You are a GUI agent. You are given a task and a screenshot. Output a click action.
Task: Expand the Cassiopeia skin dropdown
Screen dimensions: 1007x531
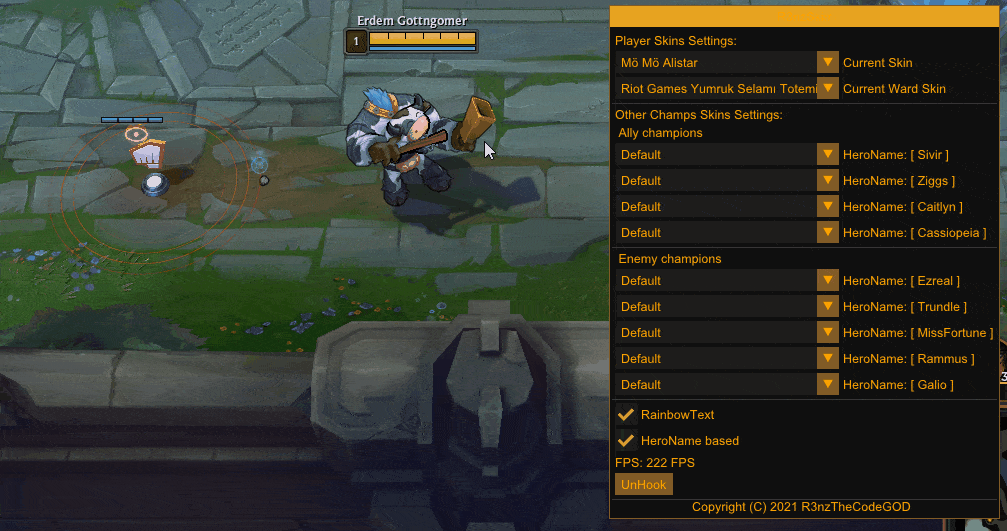tap(827, 233)
